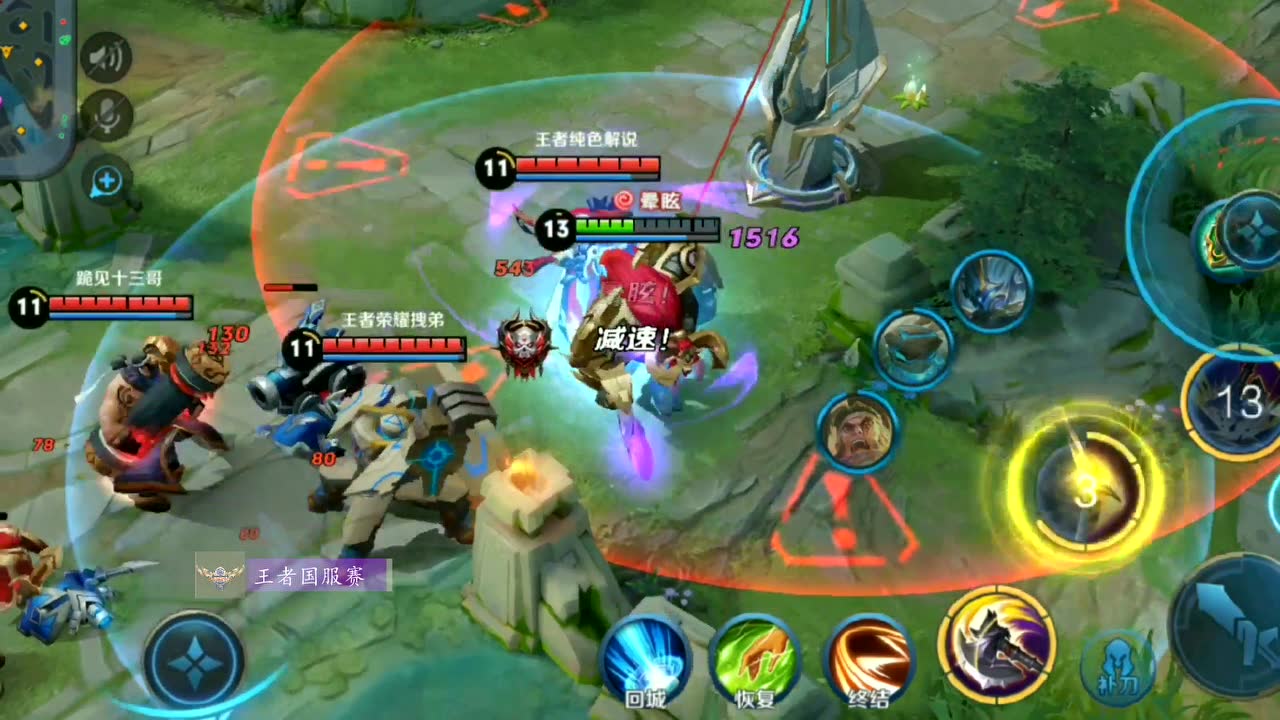The width and height of the screenshot is (1280, 720).
Task: Target the blue armored hero portrait
Action: coord(991,291)
